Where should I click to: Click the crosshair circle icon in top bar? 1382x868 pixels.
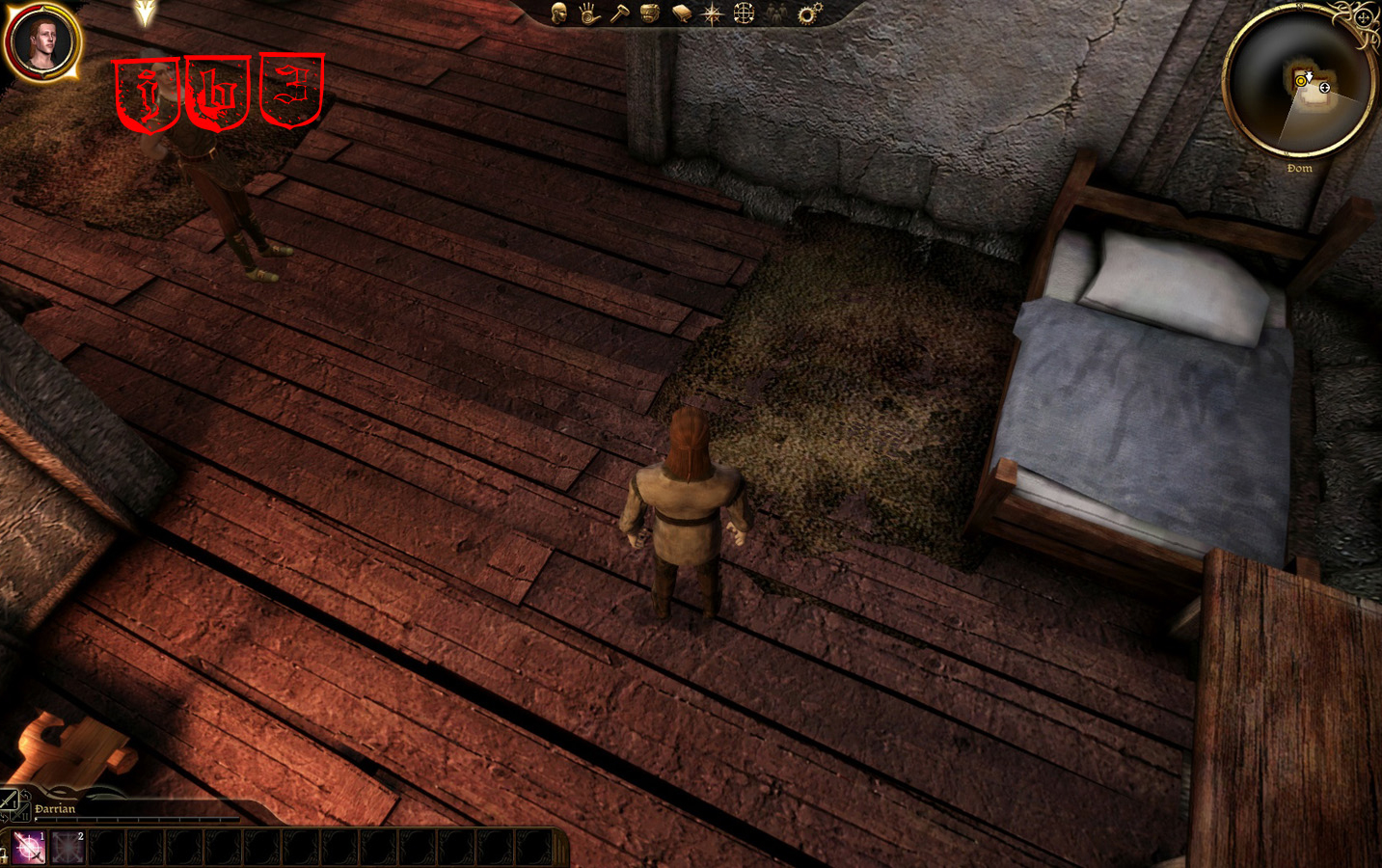[x=744, y=13]
